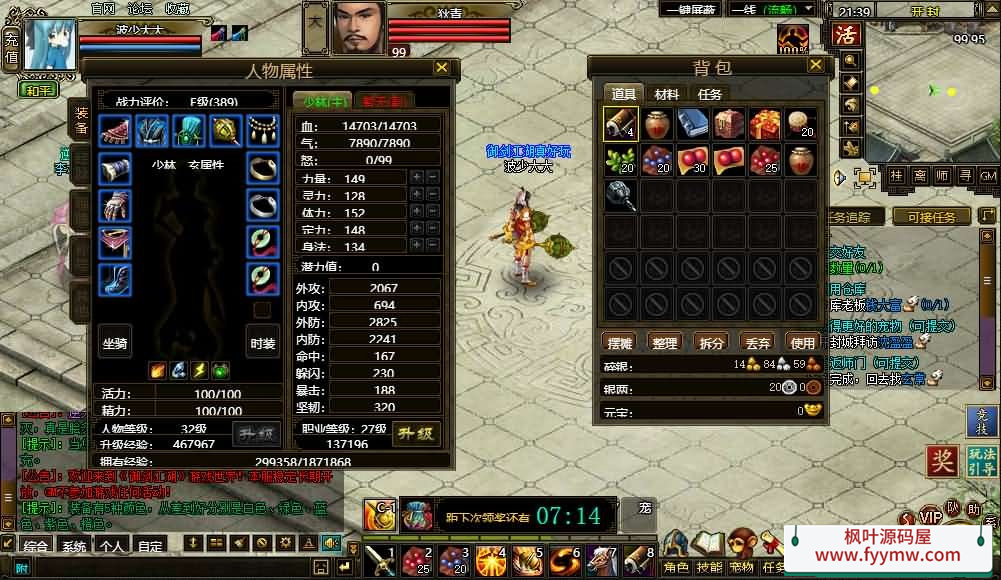This screenshot has width=1001, height=580.
Task: Click the 整理 sort button
Action: click(665, 342)
